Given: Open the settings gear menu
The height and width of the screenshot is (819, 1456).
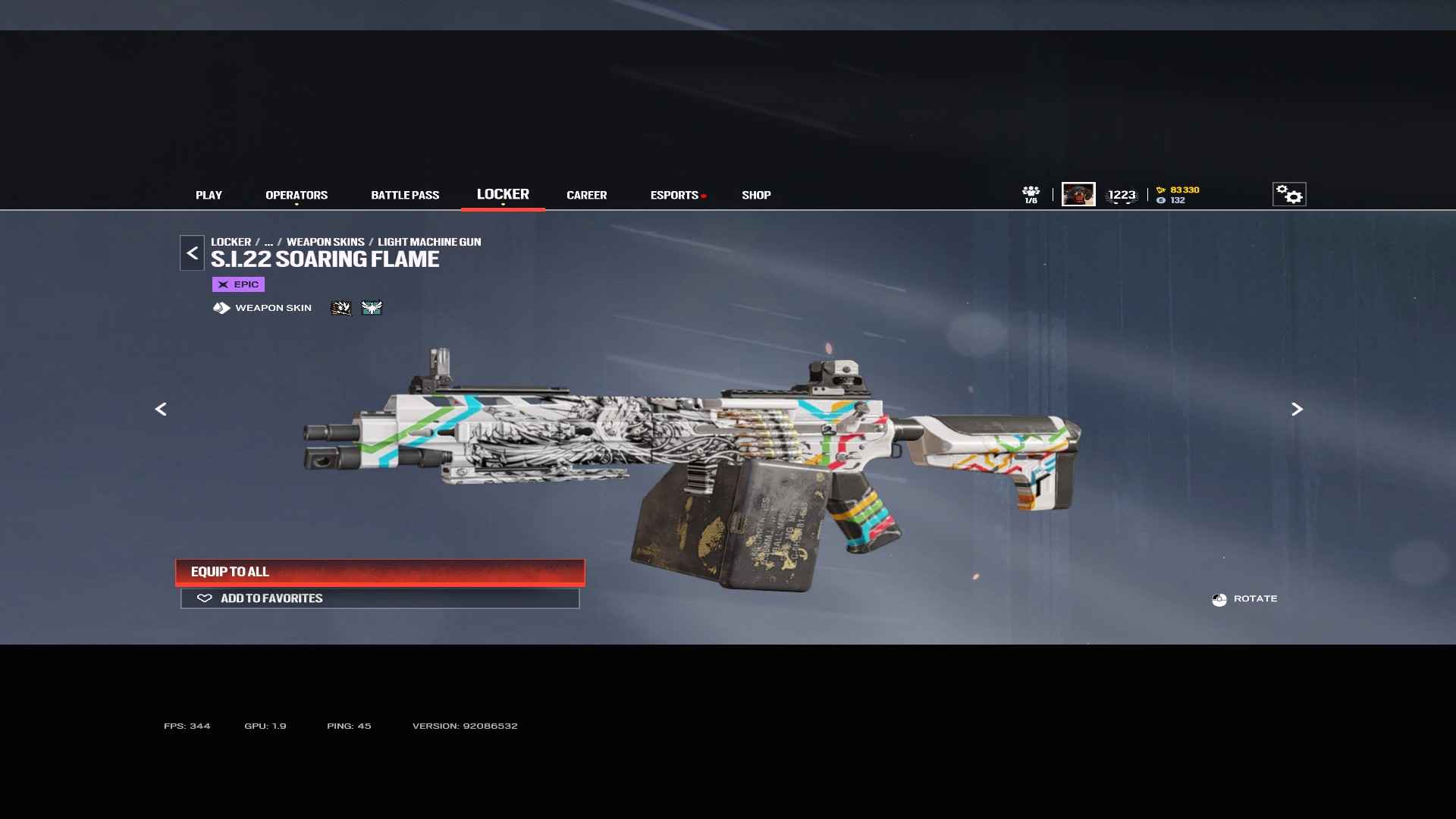Looking at the screenshot, I should [1288, 195].
